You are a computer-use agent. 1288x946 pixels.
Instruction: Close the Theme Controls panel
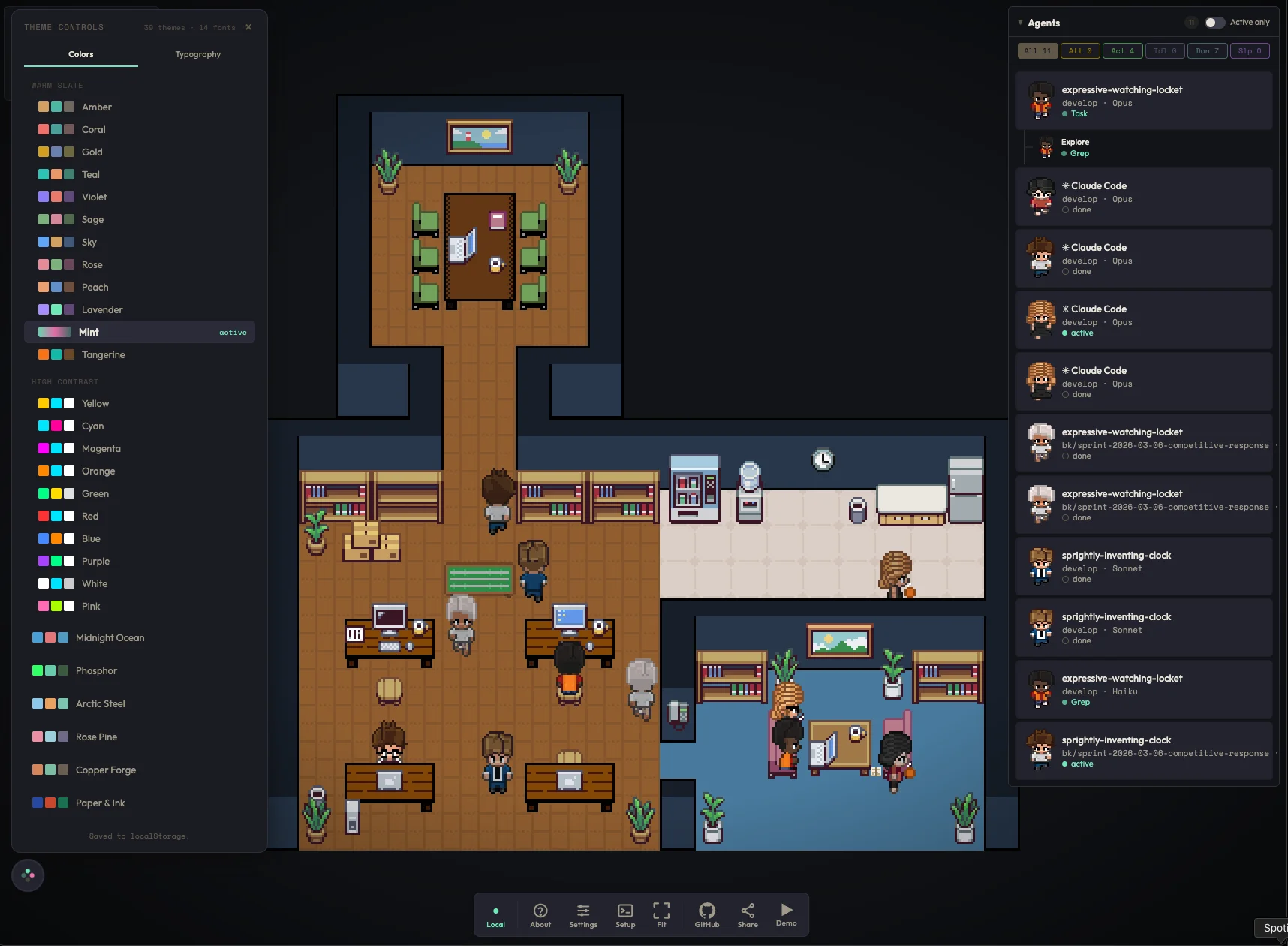[248, 27]
